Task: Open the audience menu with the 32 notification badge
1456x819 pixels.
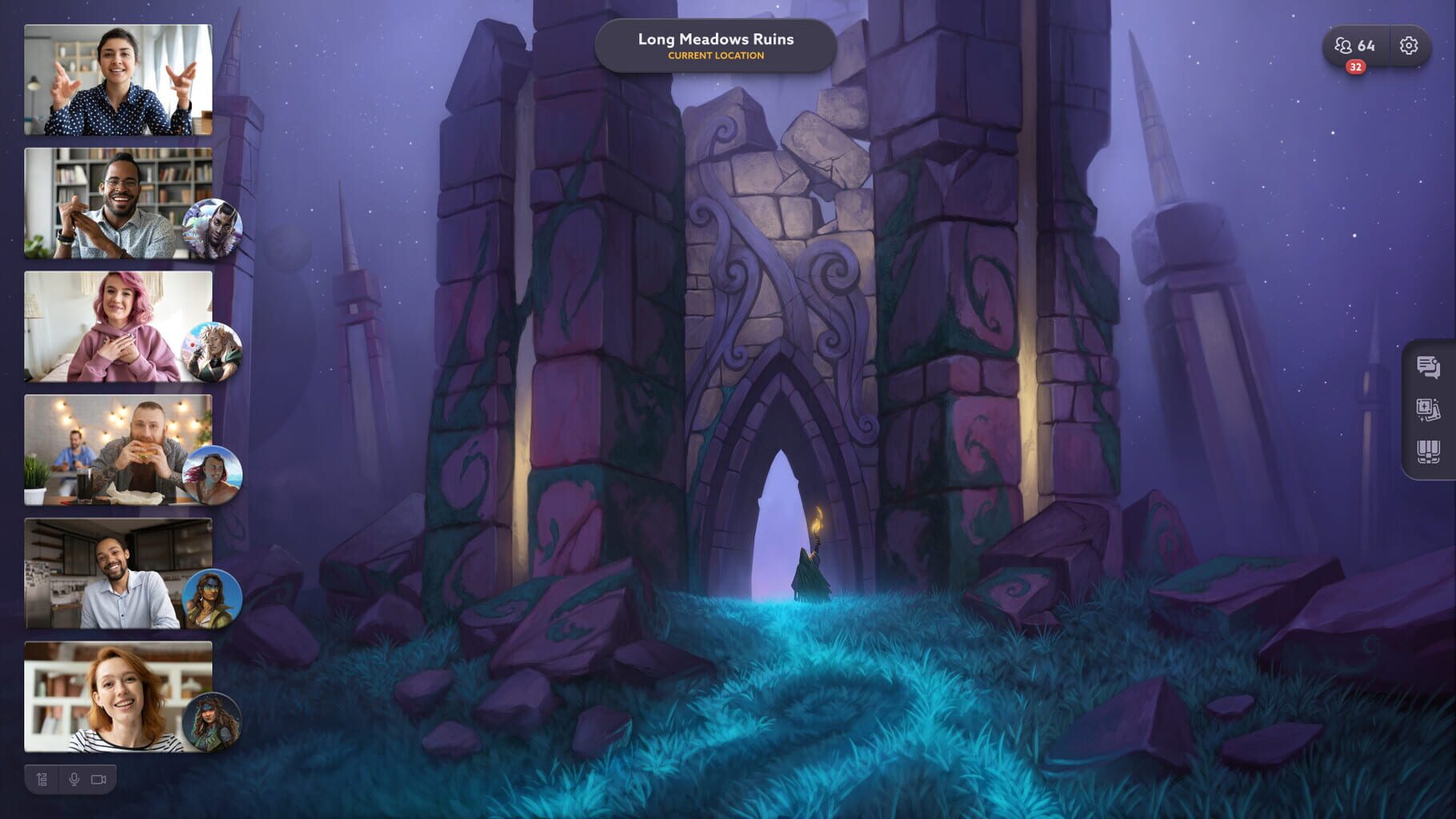Action: coord(1357,46)
